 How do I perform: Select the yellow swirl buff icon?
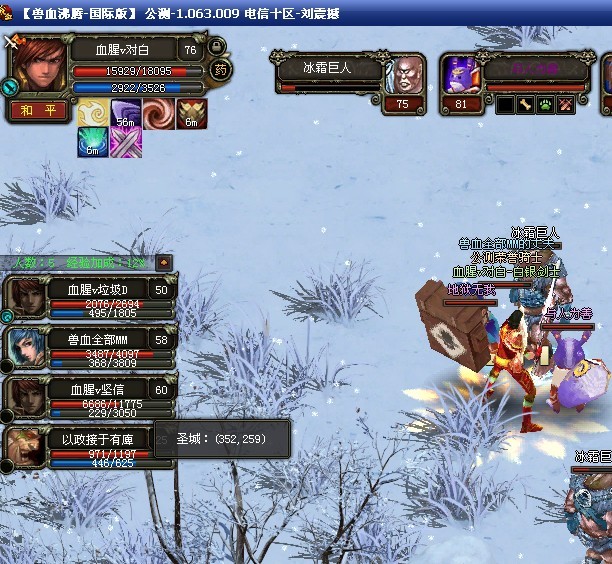(x=93, y=114)
